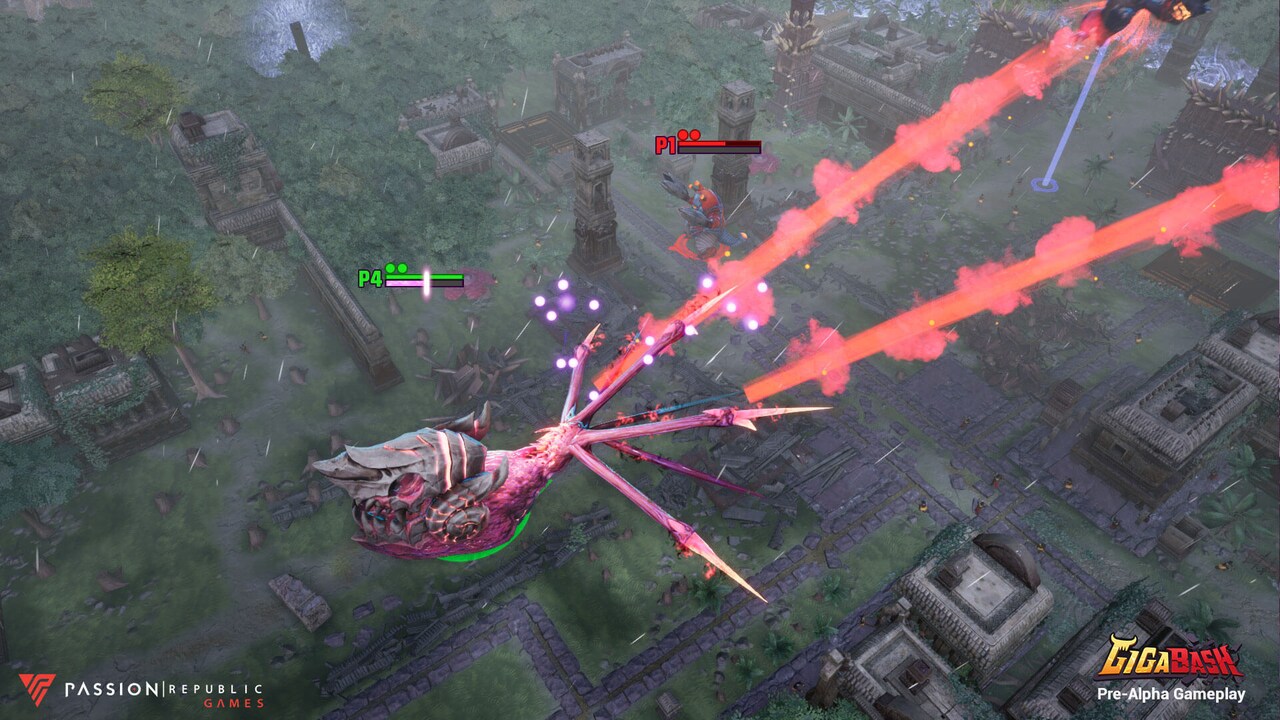This screenshot has height=720, width=1280.
Task: Click the ring of purple energy orbs
Action: coord(565,300)
